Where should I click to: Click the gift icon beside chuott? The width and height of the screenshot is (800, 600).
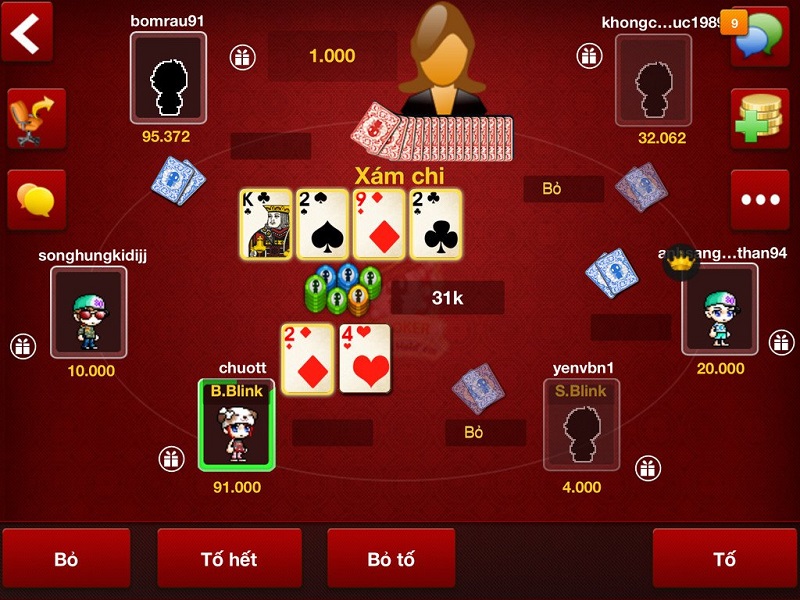click(171, 459)
